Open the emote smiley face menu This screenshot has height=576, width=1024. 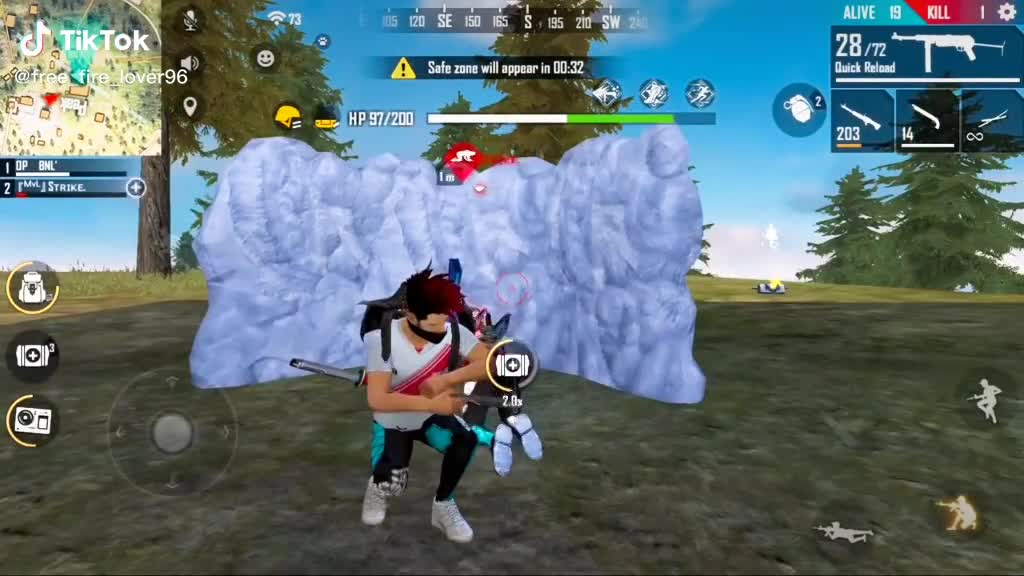click(265, 59)
